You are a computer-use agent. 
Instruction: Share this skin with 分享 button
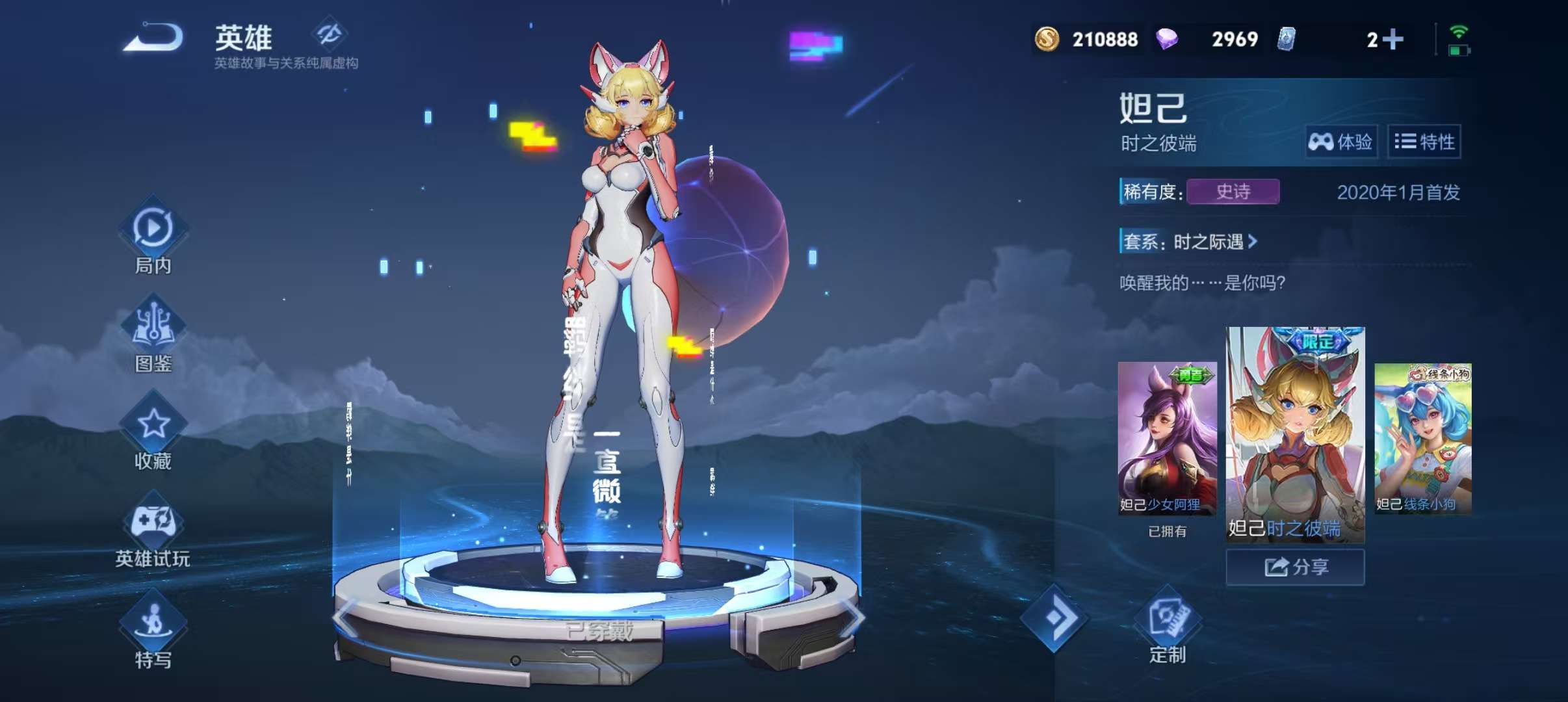[1295, 567]
